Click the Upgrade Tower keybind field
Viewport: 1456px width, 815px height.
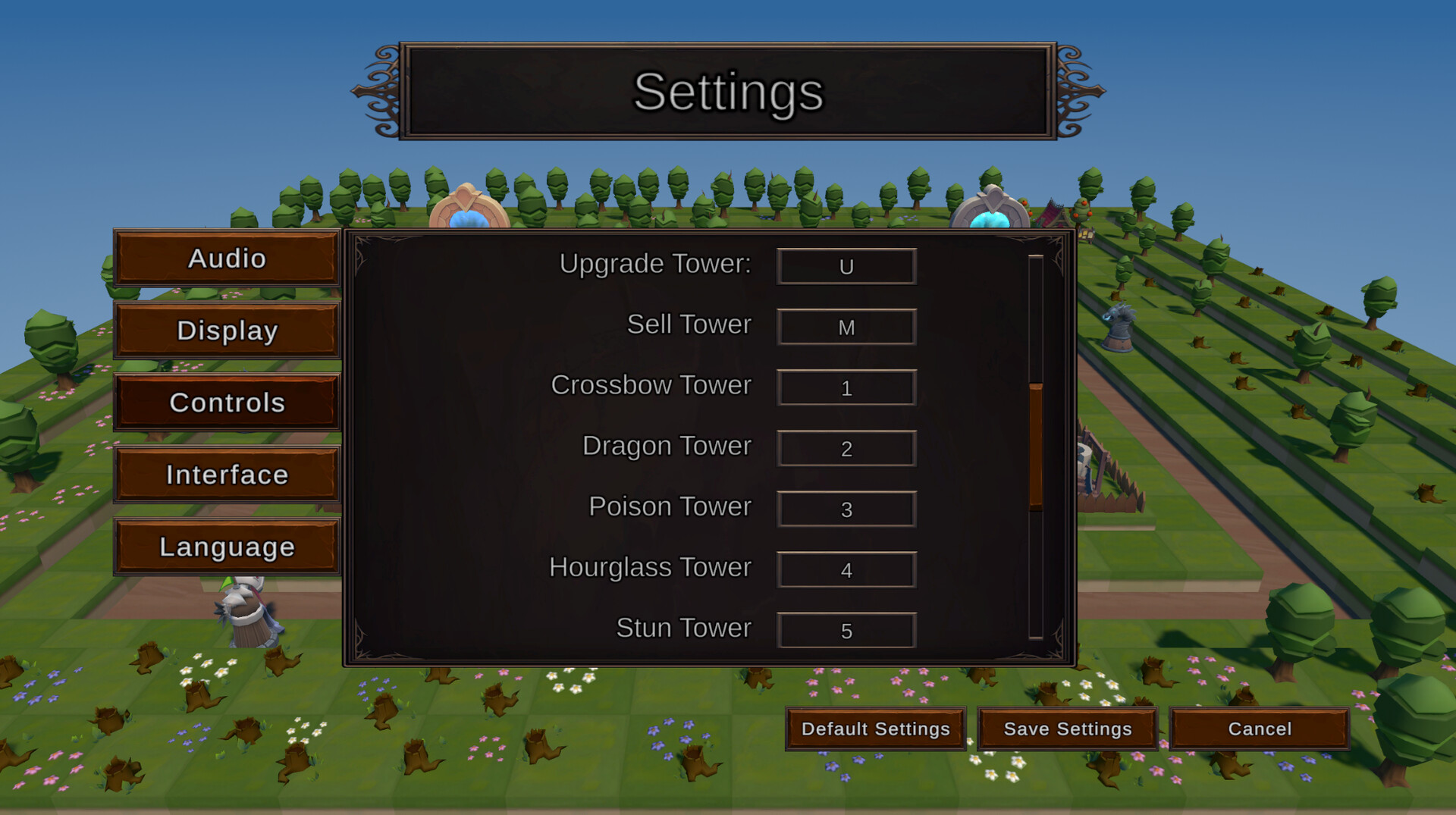click(846, 266)
